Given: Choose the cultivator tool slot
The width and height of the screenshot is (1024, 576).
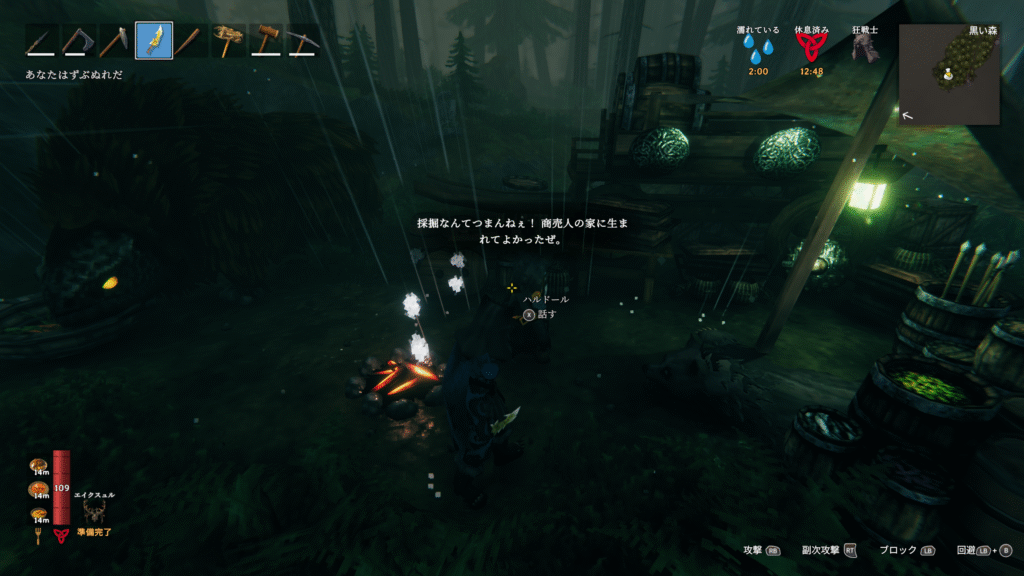Looking at the screenshot, I should tap(116, 41).
